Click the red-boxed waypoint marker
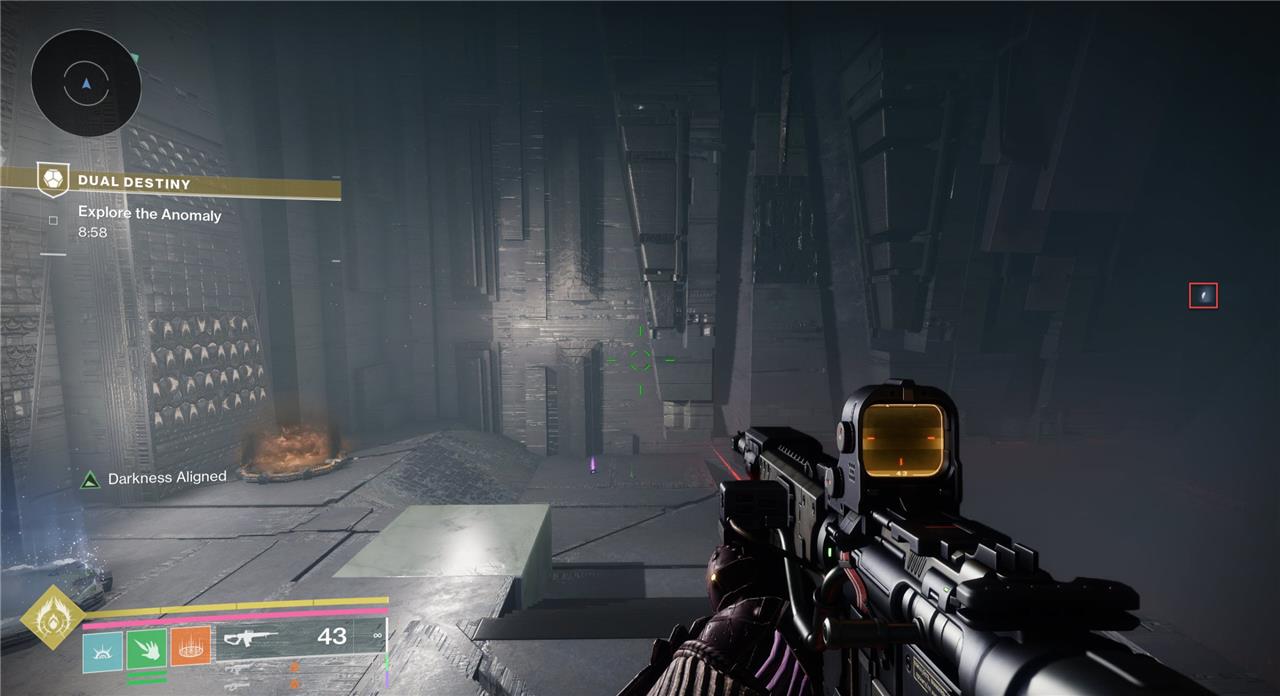This screenshot has width=1280, height=696. 1203,295
